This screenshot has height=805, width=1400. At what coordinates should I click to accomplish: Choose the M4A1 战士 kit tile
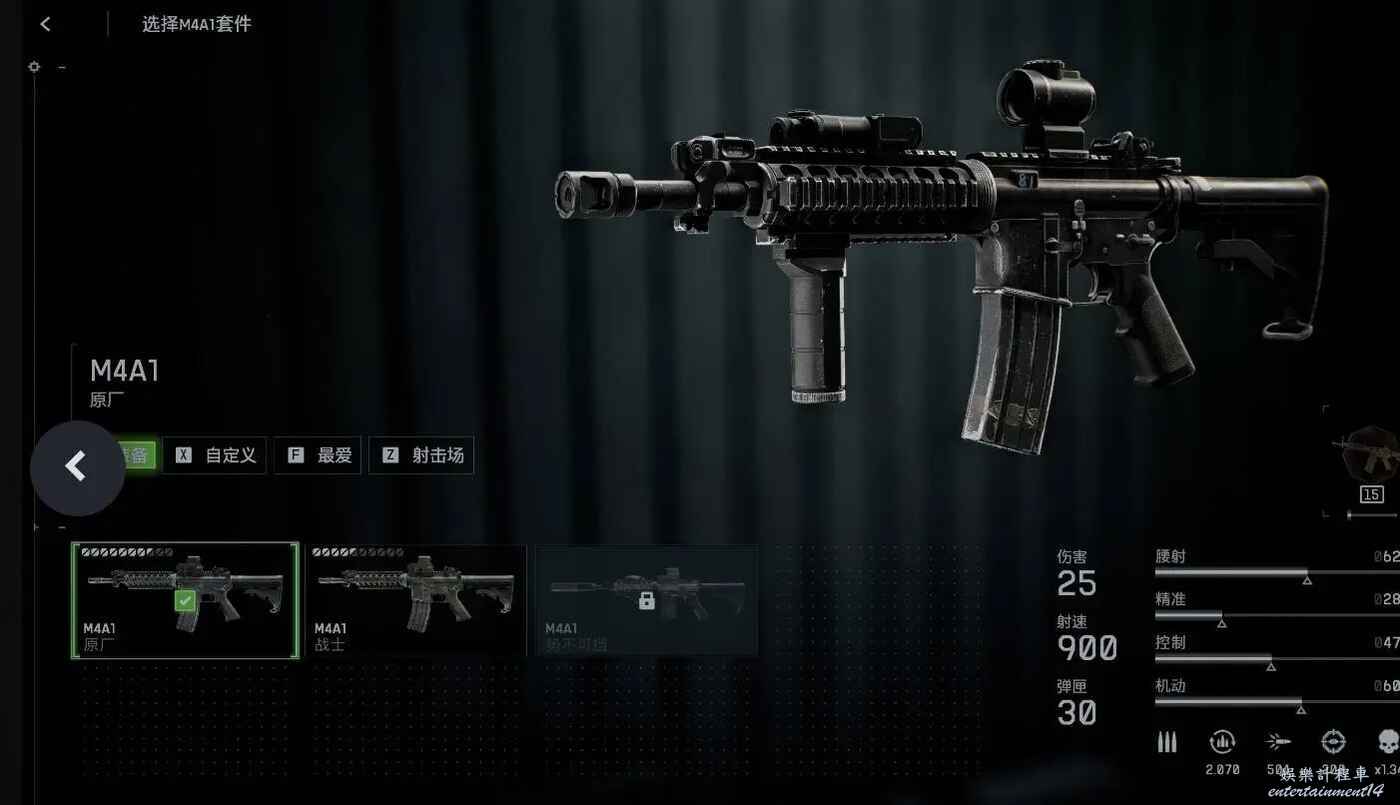tap(416, 600)
